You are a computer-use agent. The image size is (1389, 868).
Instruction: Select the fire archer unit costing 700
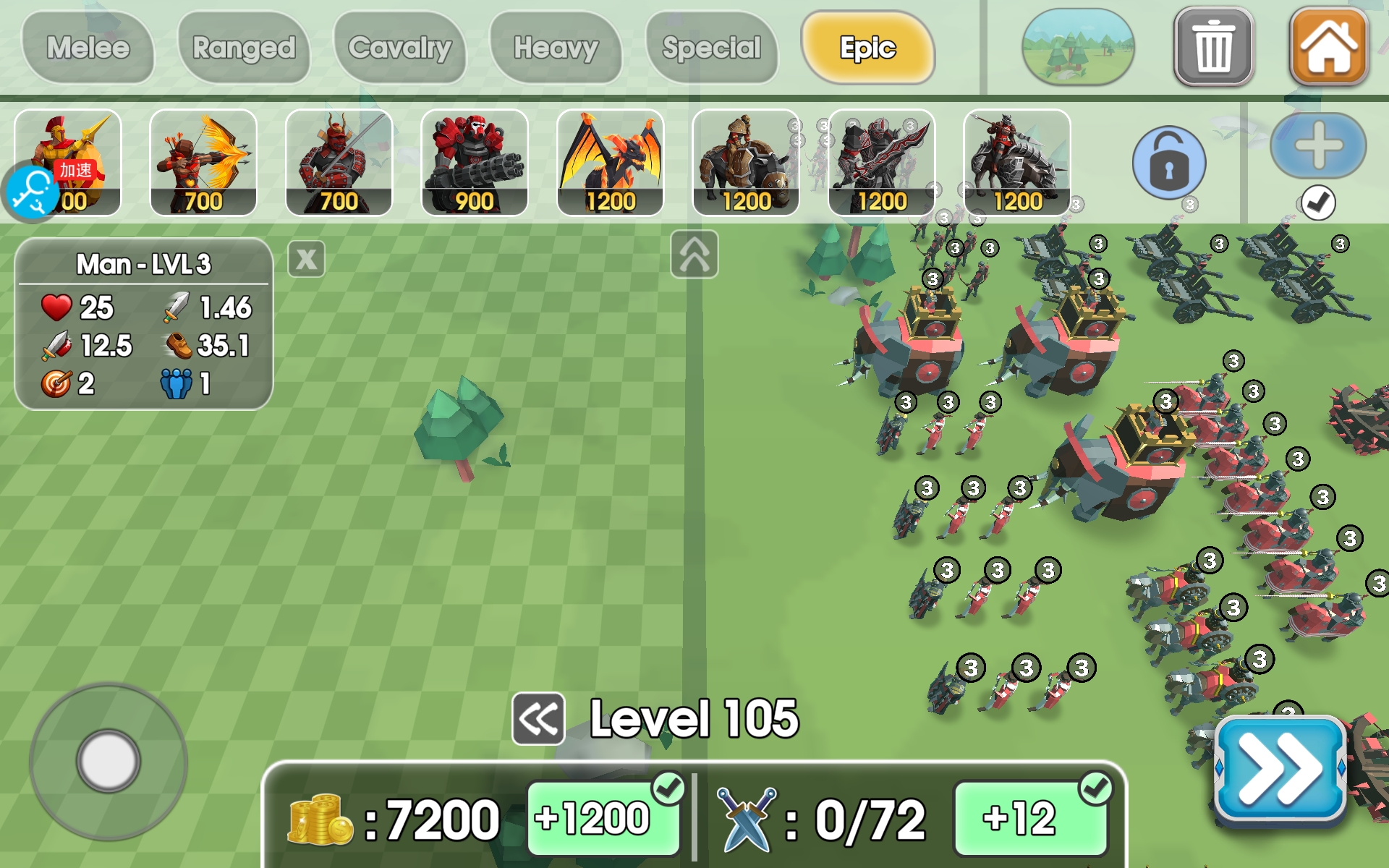pos(203,163)
